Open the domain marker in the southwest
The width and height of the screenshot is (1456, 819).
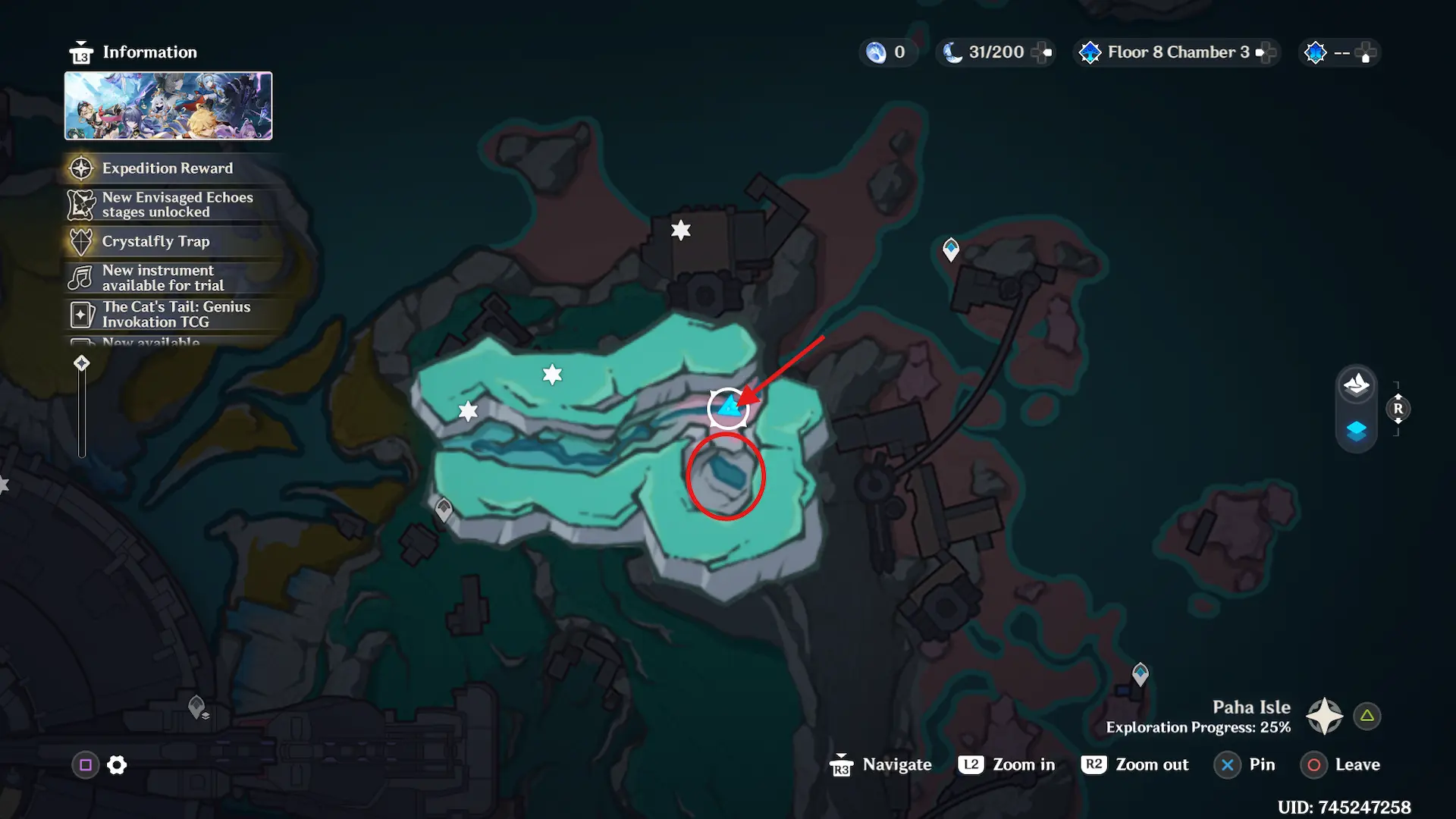point(197,707)
